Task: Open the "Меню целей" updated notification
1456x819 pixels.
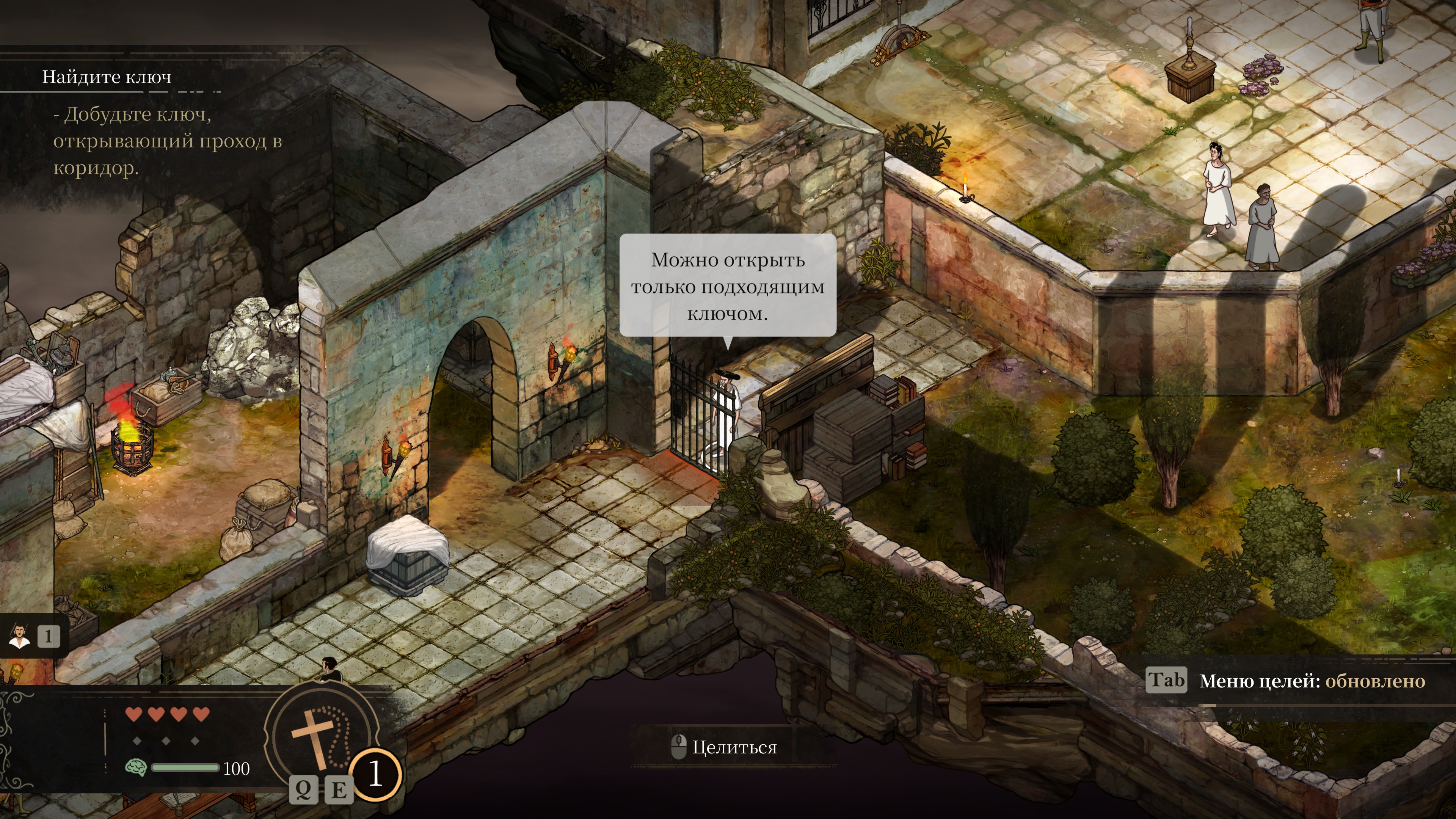Action: 1311,681
